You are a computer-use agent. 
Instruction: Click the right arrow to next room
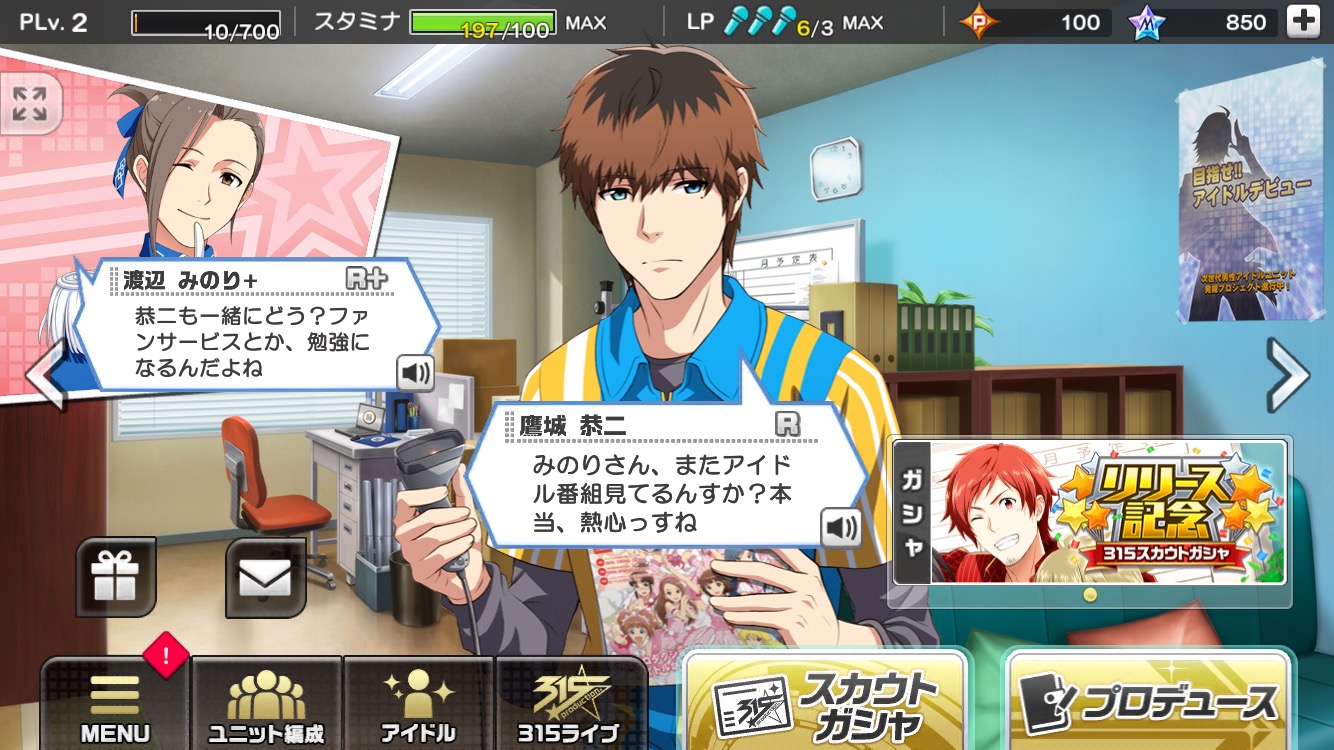[x=1287, y=375]
